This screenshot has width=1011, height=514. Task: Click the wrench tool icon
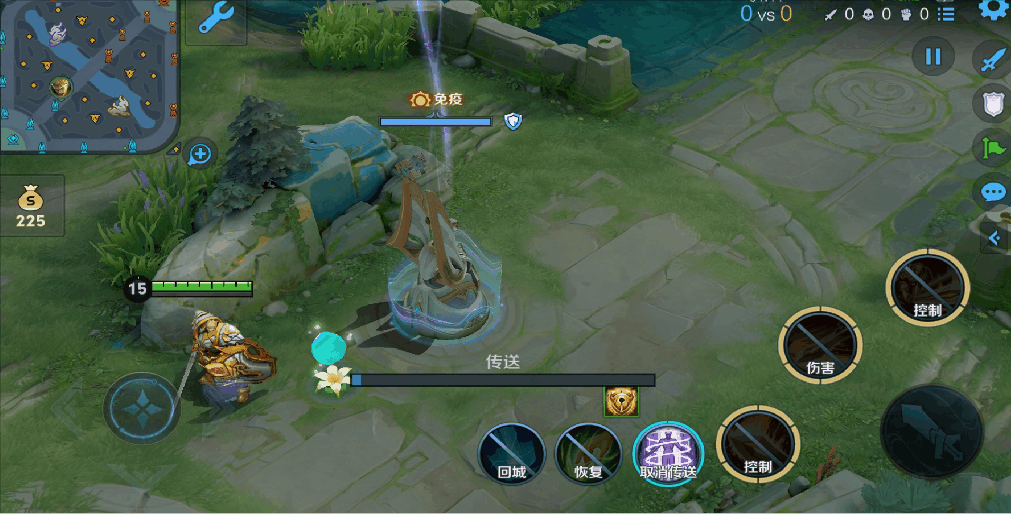pyautogui.click(x=217, y=18)
